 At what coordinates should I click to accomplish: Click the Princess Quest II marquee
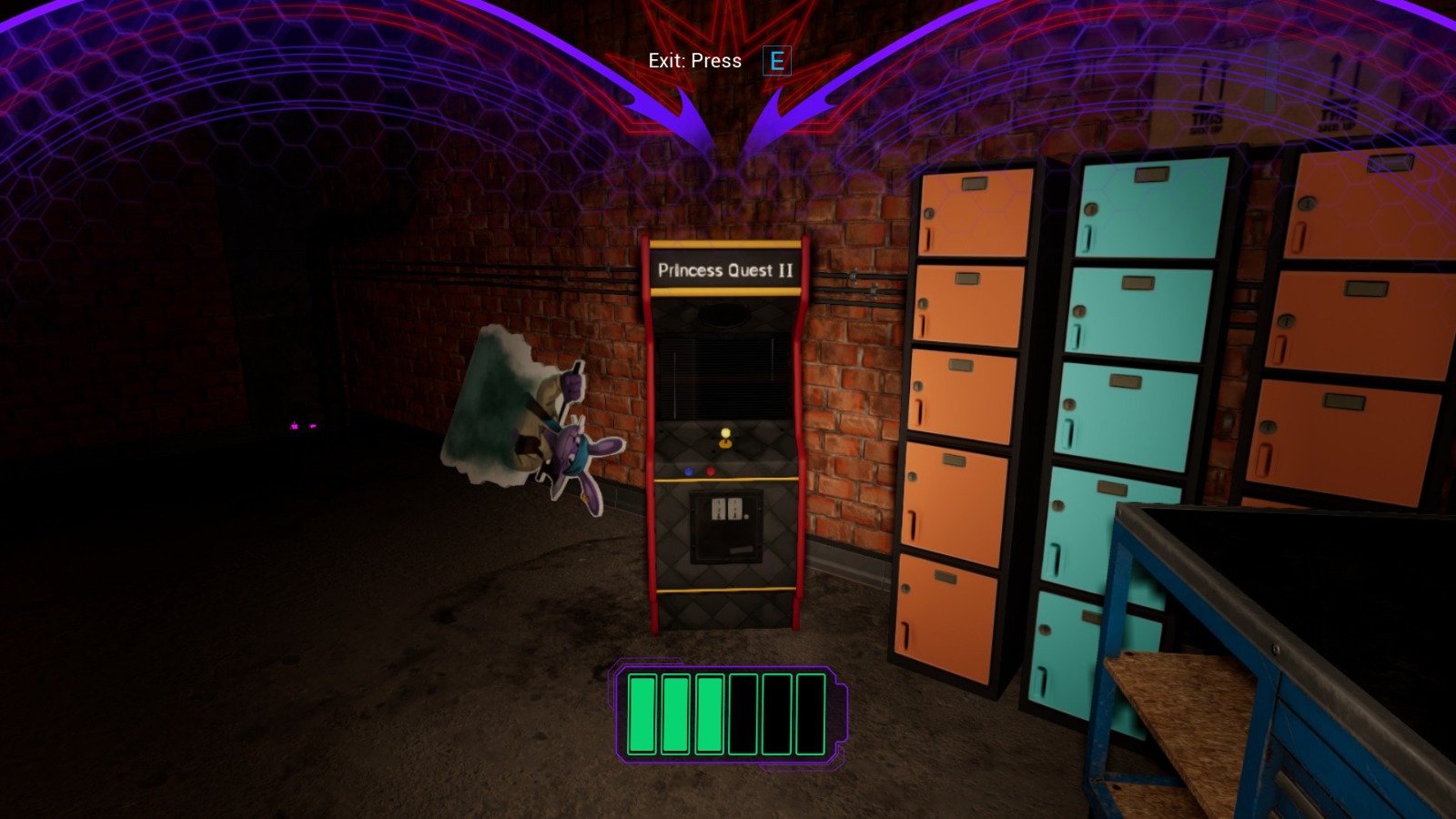pyautogui.click(x=725, y=270)
